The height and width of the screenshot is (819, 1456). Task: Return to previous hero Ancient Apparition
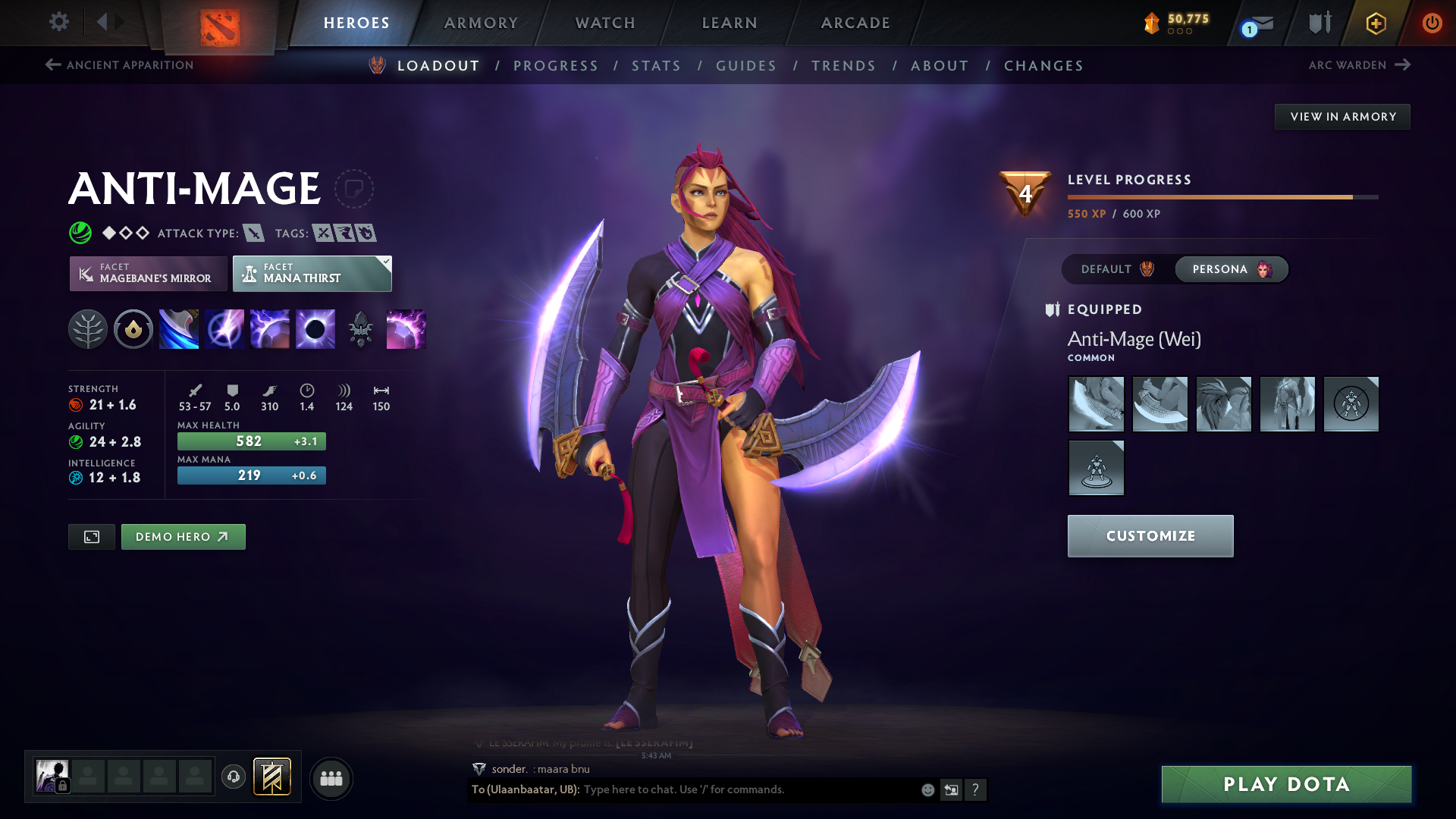coord(118,65)
